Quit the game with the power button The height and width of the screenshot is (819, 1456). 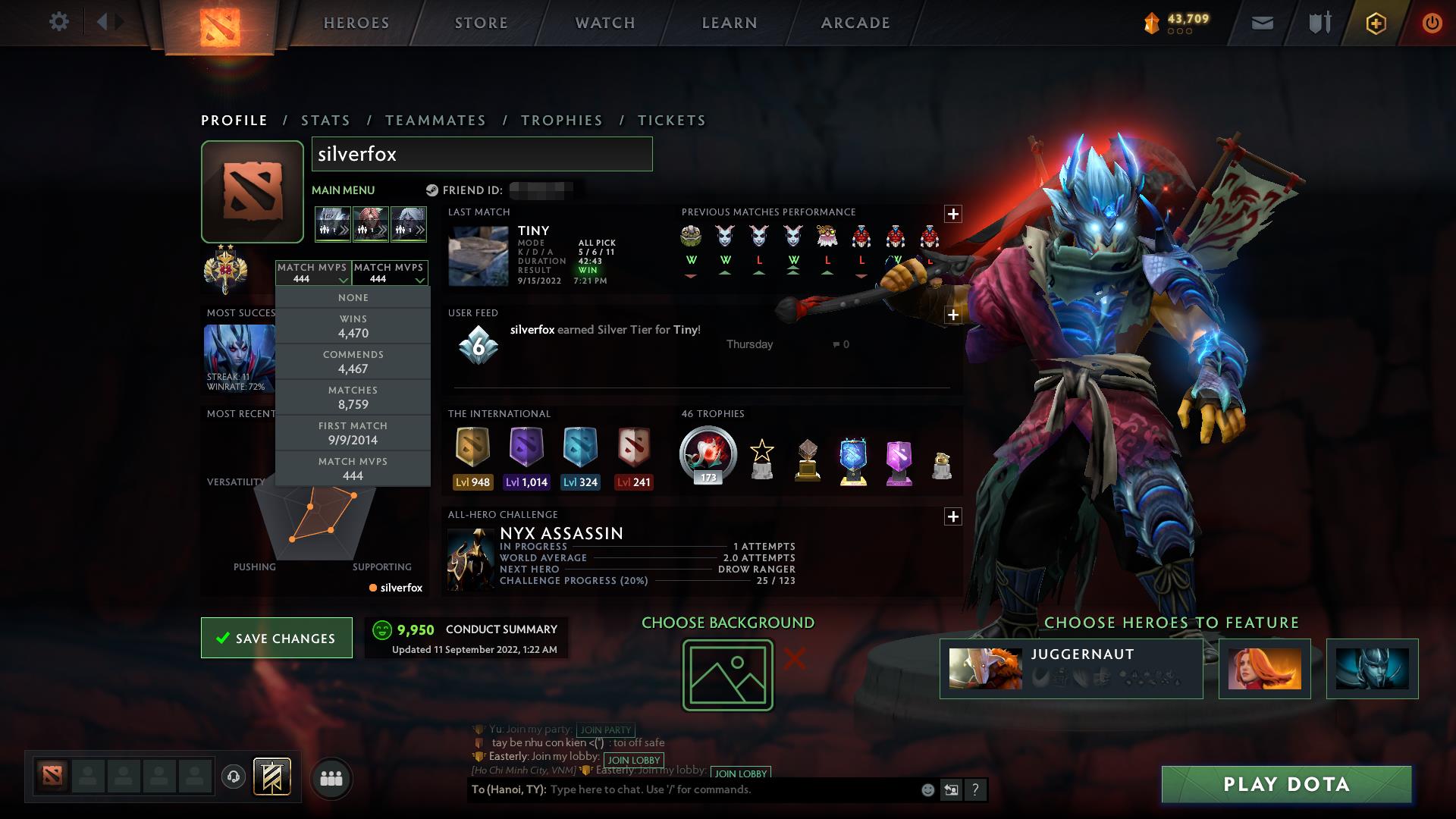pos(1432,23)
